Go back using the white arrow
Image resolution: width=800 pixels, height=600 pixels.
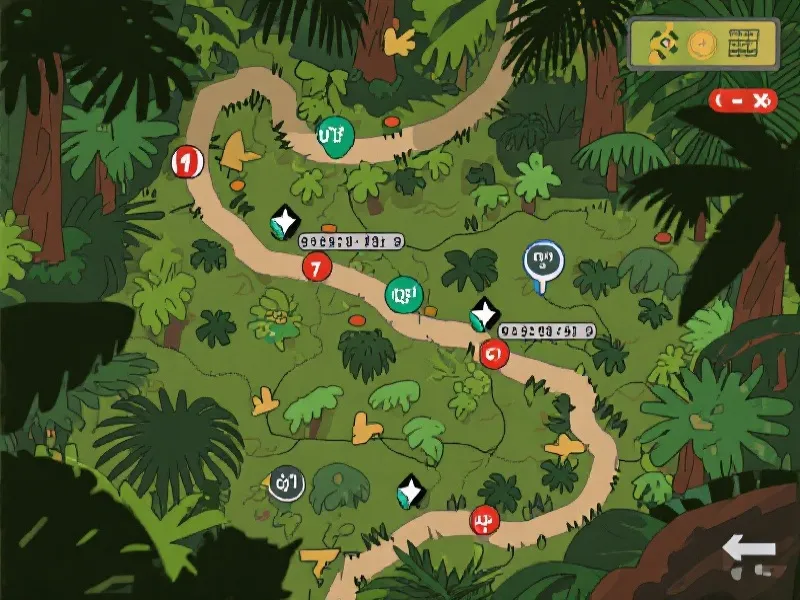[x=748, y=549]
